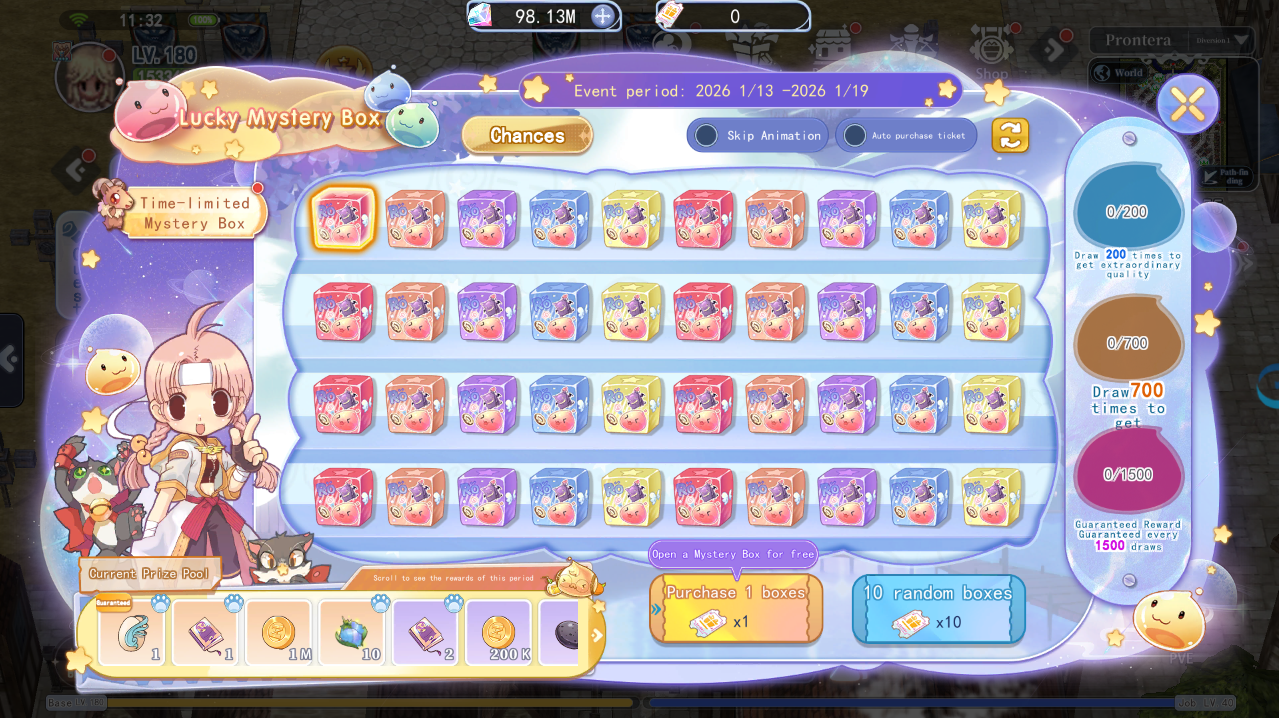The image size is (1279, 718).
Task: Expand the left side panel arrow
Action: click(10, 359)
